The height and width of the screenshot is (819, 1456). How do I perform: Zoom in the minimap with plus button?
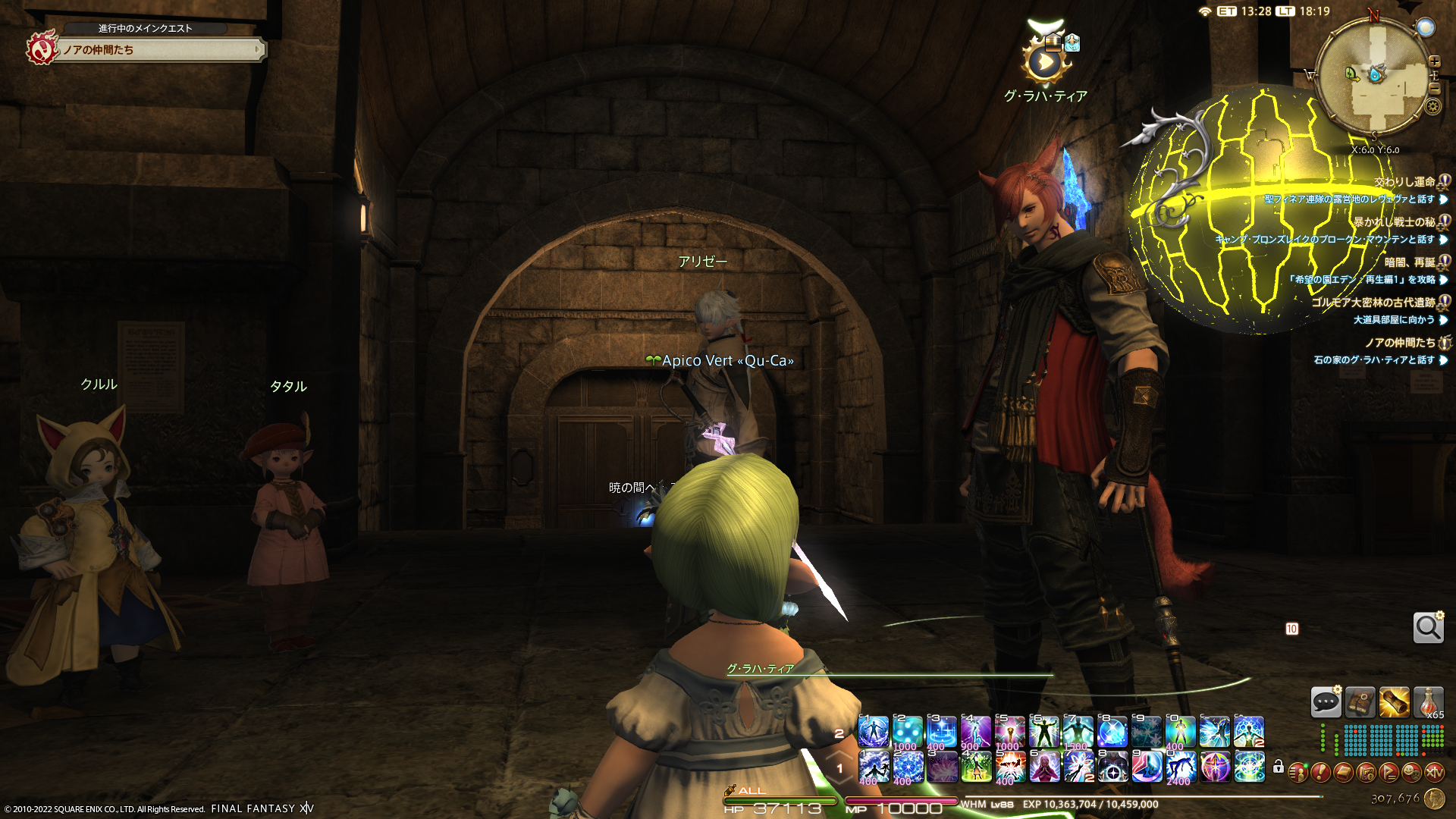(1434, 61)
